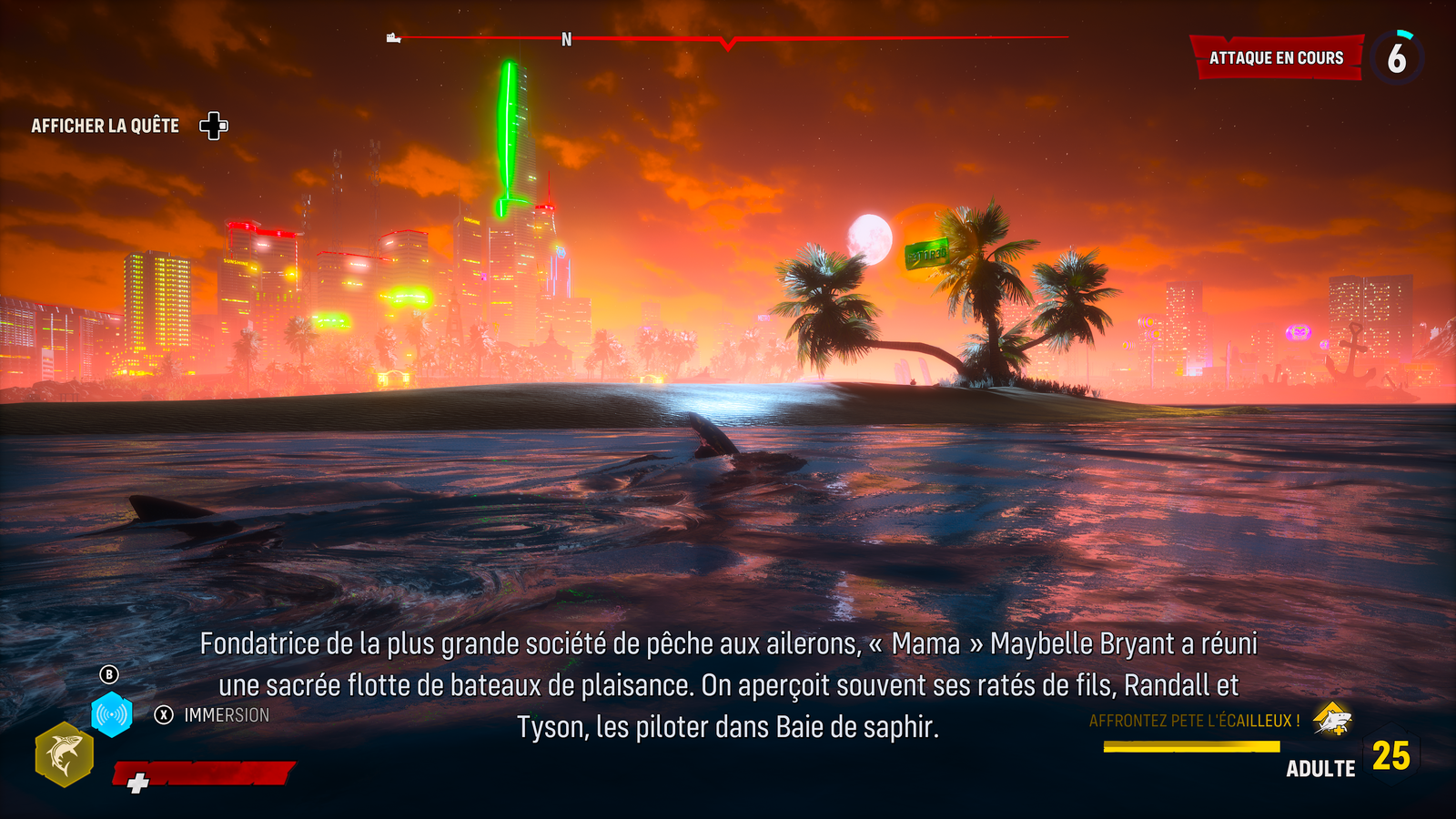Select the infamy level 6 indicator
Screen dimensions: 1456x819
(1397, 58)
